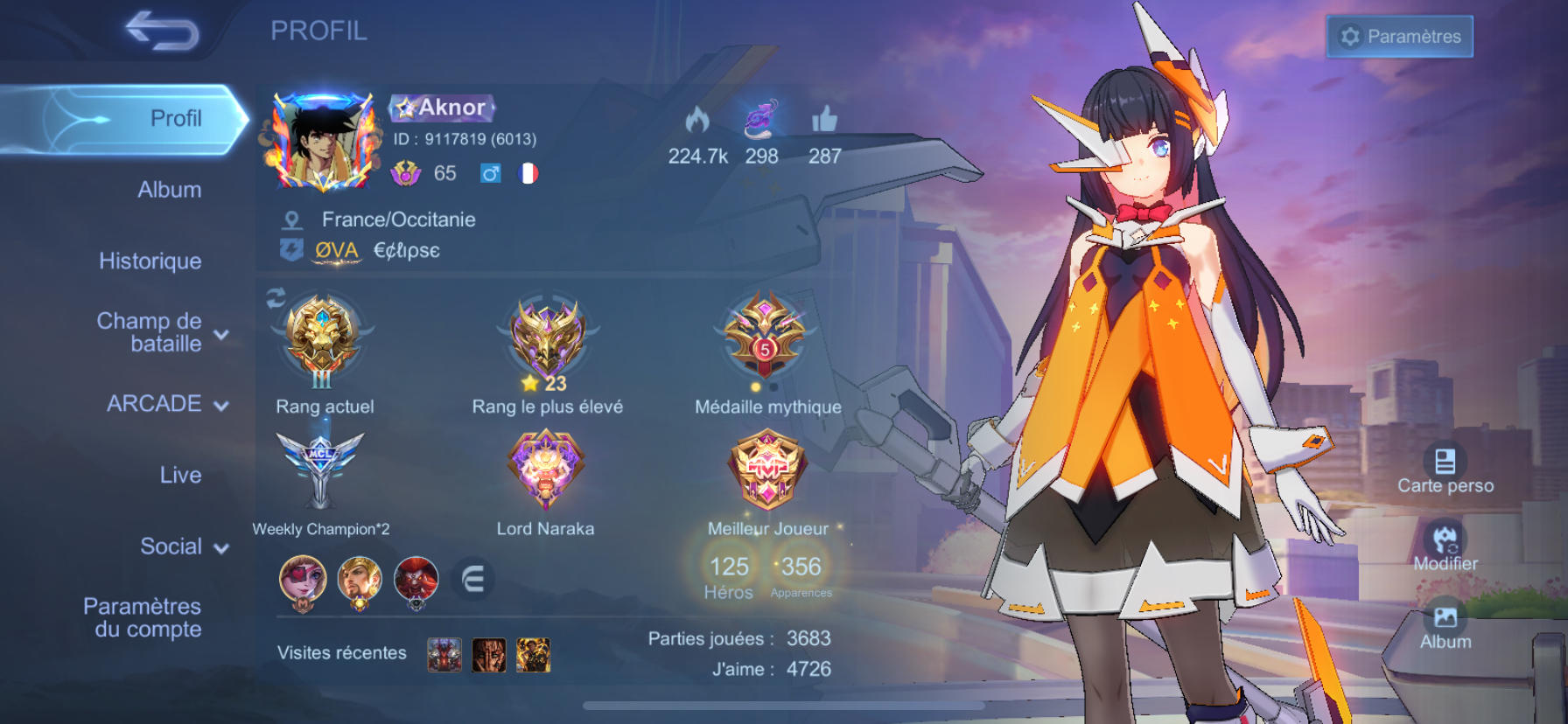1568x724 pixels.
Task: Toggle the male gender symbol badge
Action: [x=489, y=173]
